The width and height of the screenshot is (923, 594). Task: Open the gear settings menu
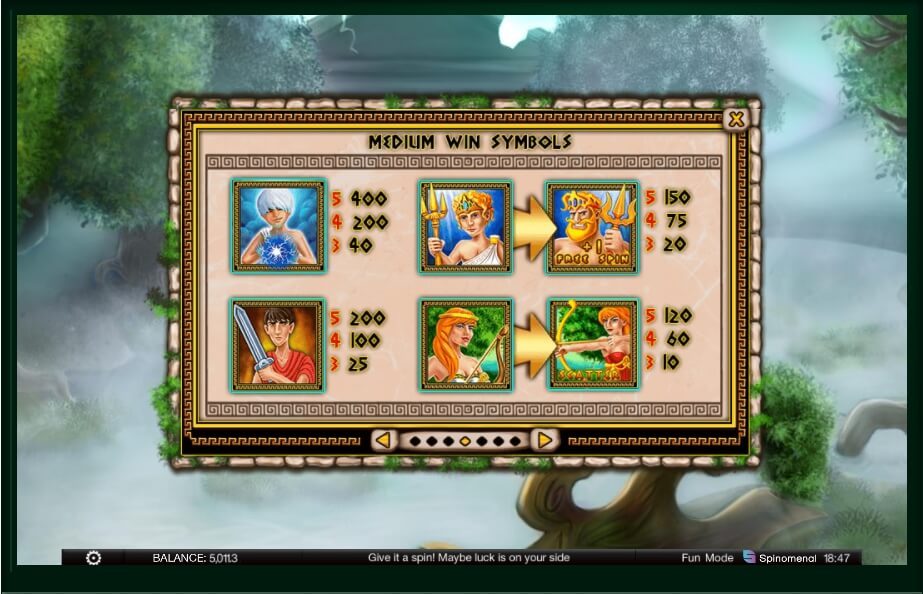pos(94,558)
